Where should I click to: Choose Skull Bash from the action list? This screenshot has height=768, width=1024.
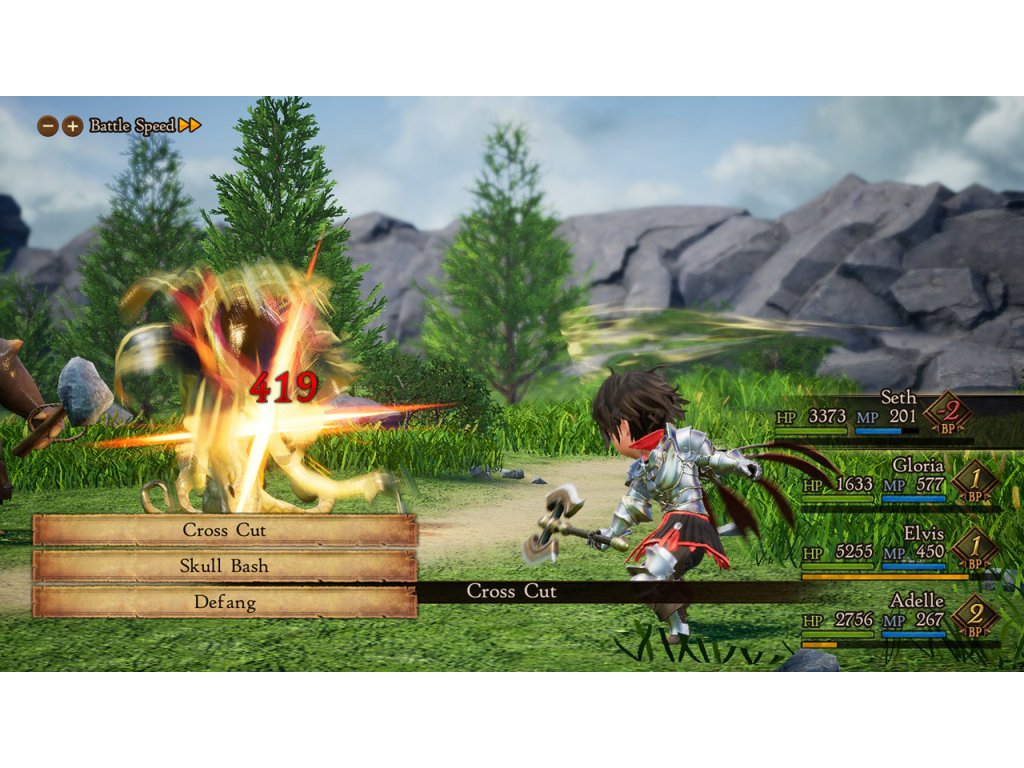point(225,566)
